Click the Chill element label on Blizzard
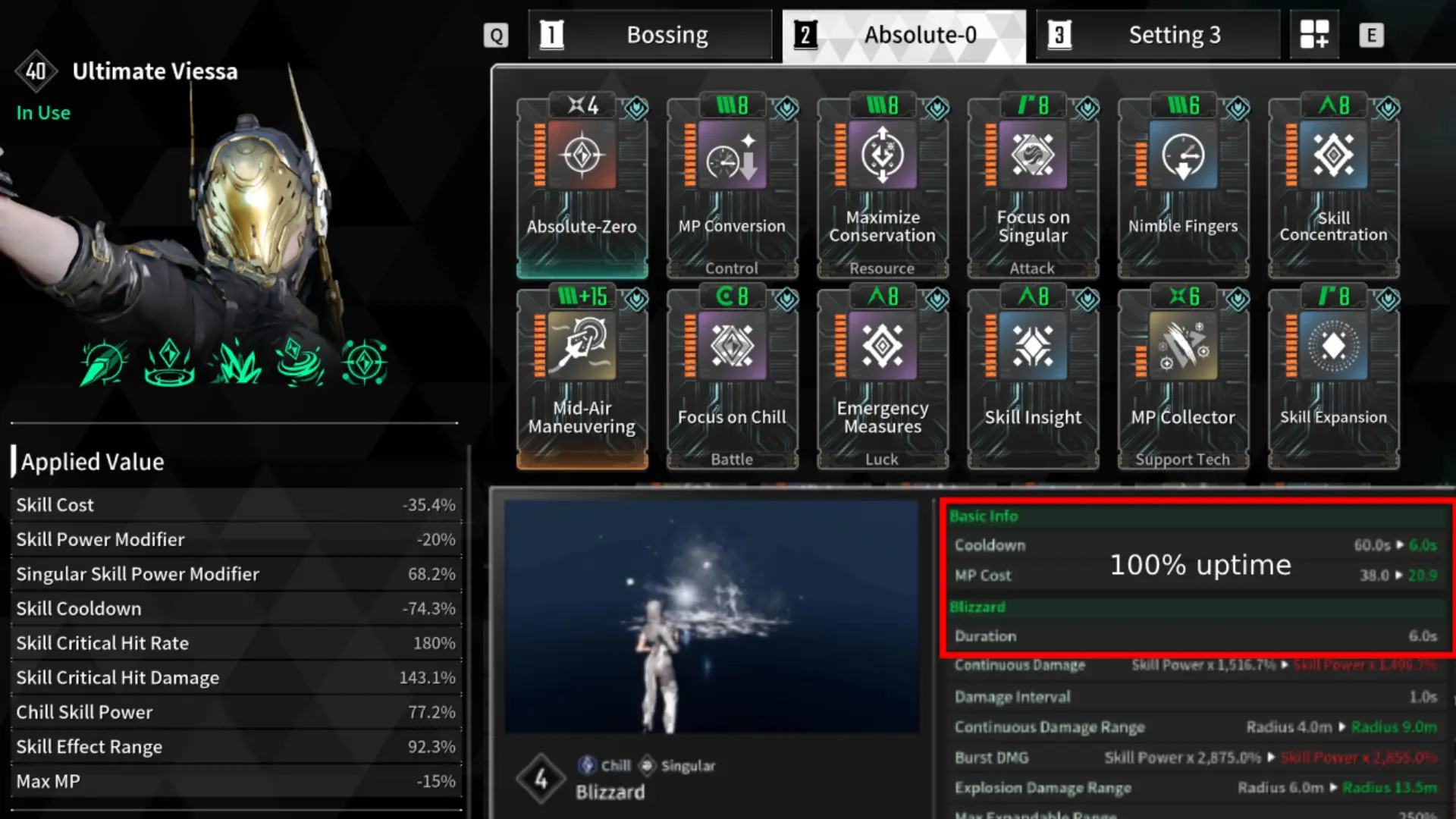Image resolution: width=1456 pixels, height=819 pixels. 606,765
